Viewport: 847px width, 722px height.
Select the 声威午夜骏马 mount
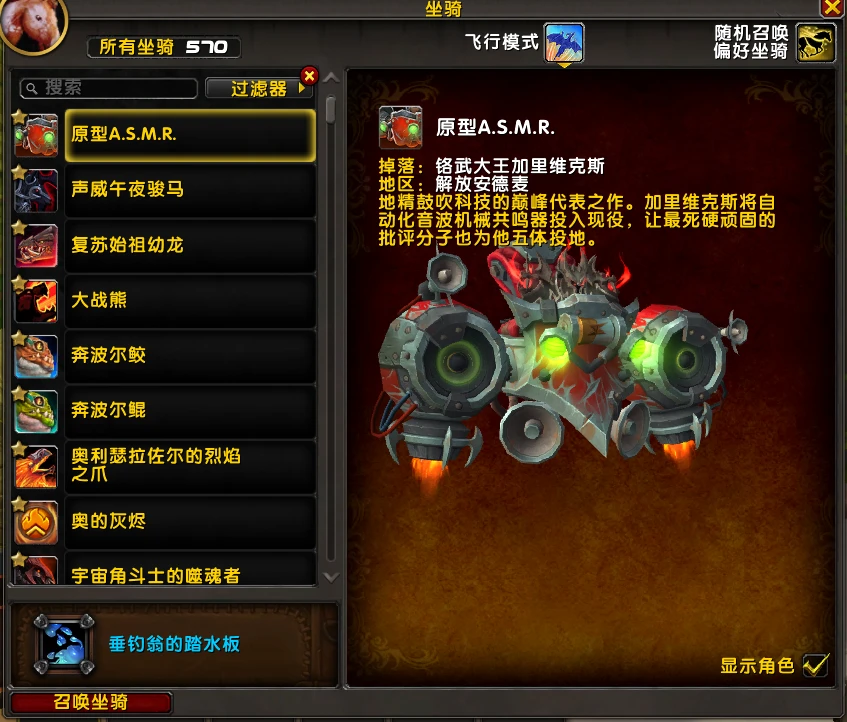190,189
